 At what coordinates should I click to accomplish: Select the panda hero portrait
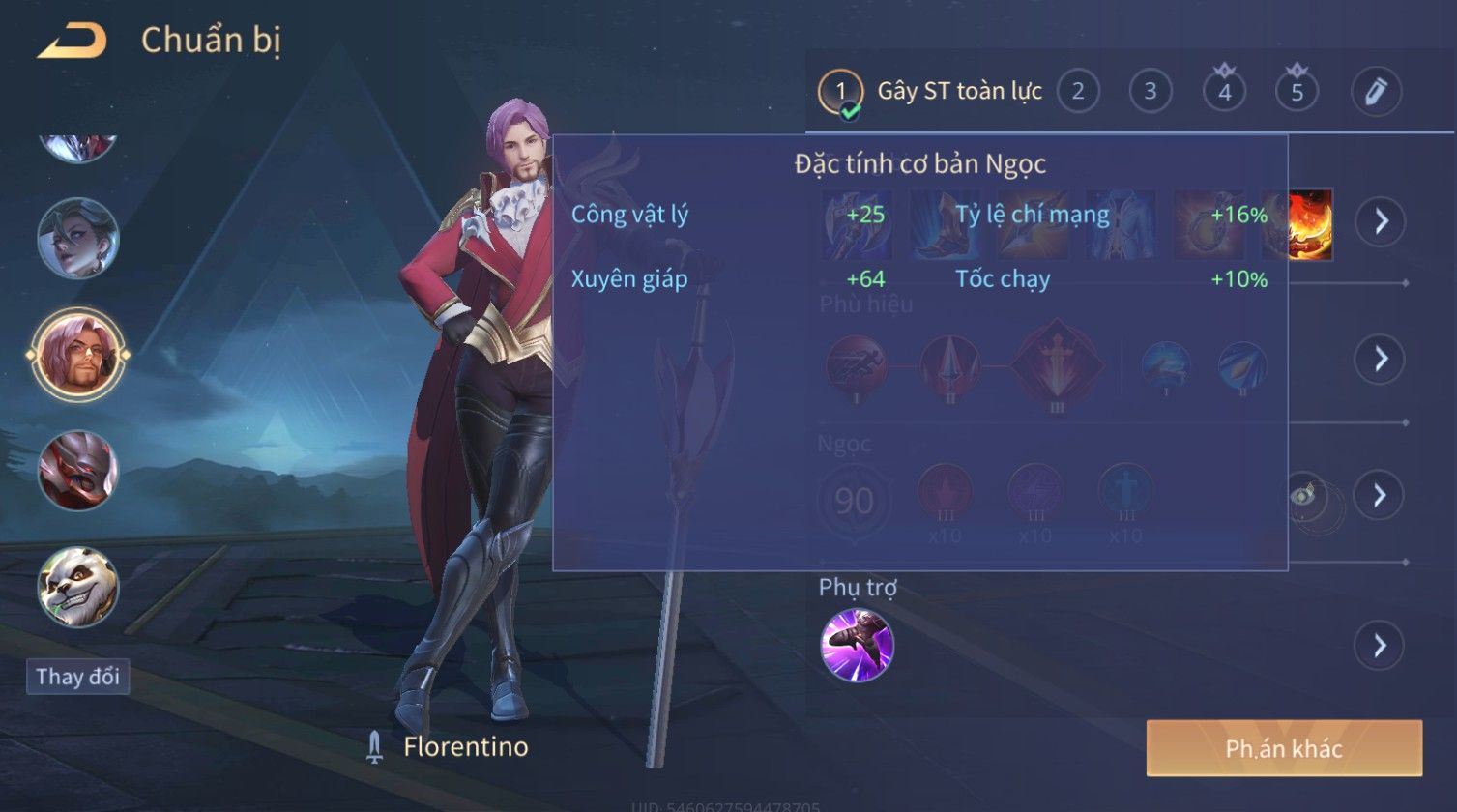coord(77,587)
